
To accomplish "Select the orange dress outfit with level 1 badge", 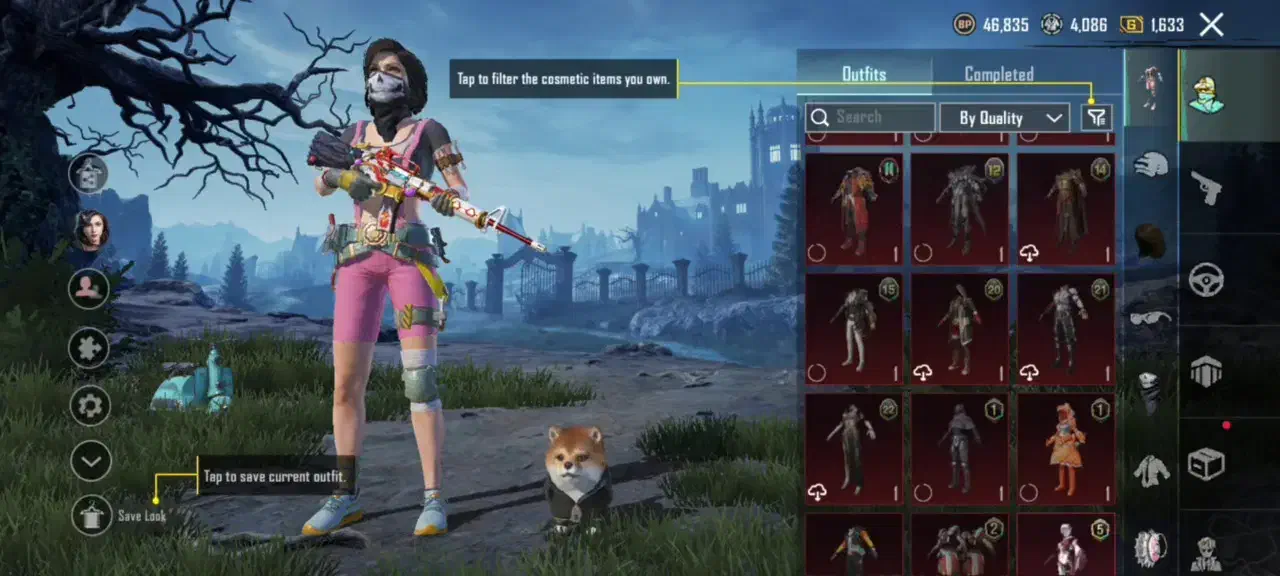I will (x=1066, y=449).
